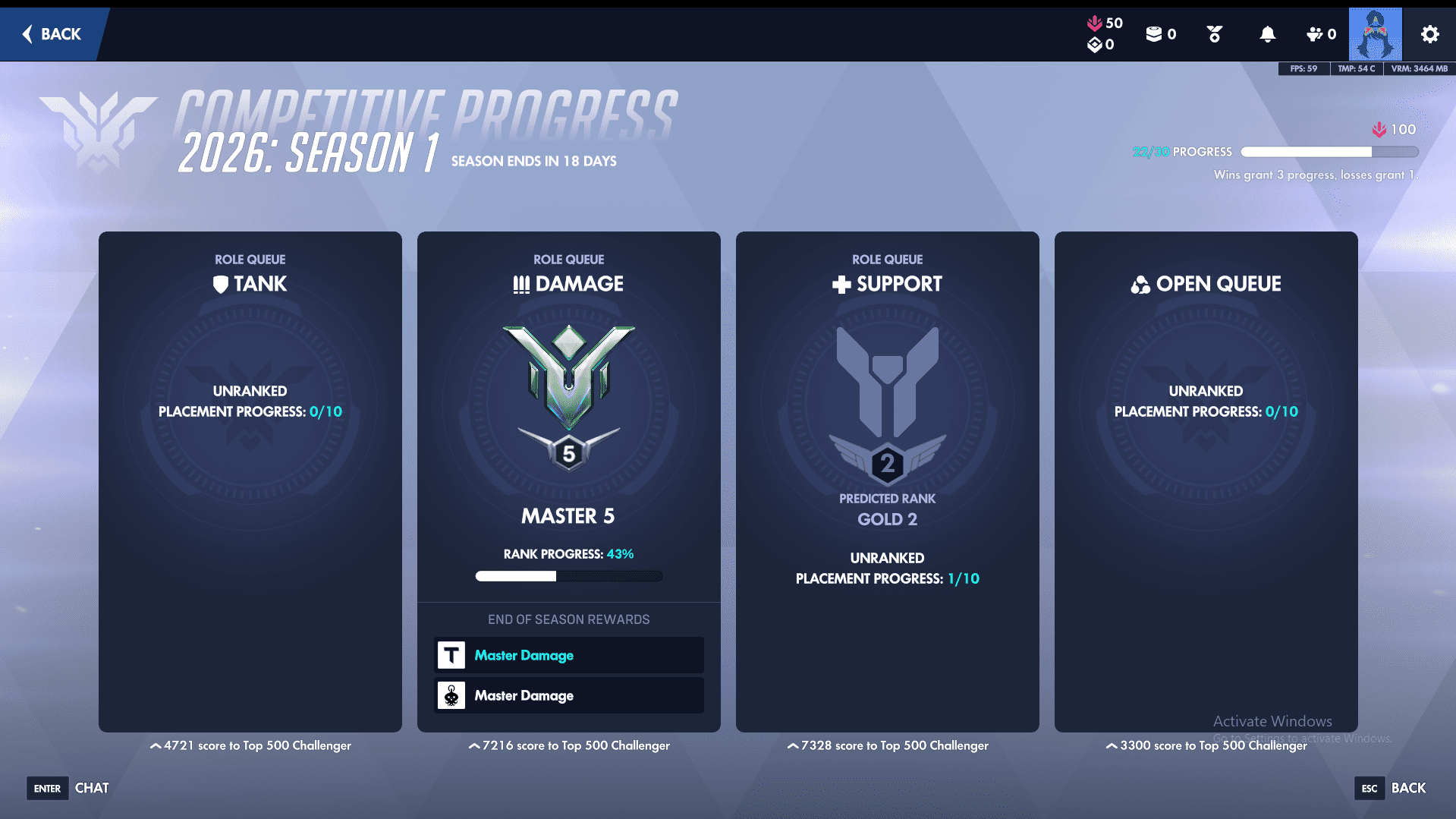
Task: Select the Tank role shield icon
Action: click(221, 284)
